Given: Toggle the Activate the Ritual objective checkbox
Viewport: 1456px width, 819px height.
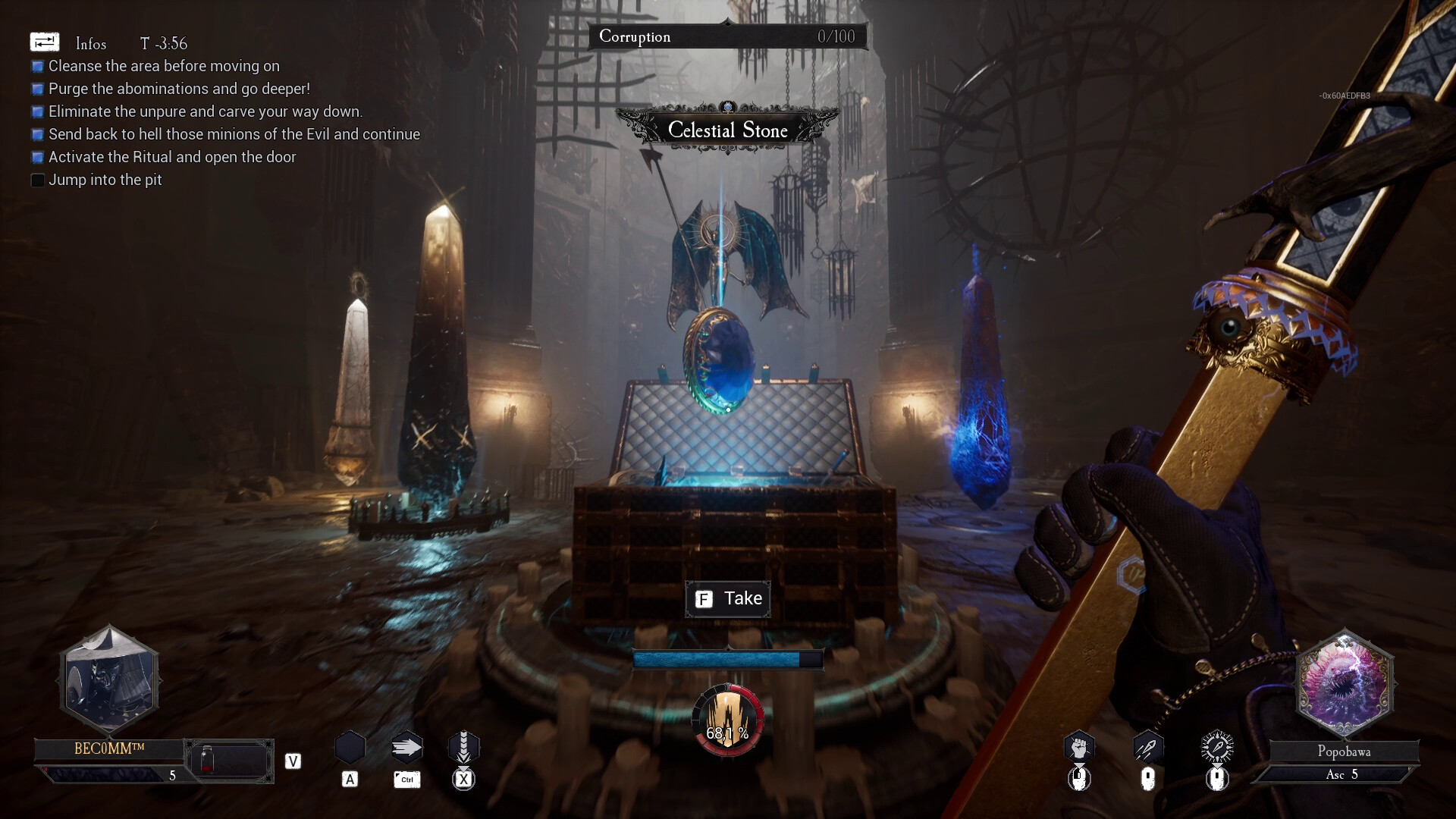Looking at the screenshot, I should pyautogui.click(x=37, y=157).
